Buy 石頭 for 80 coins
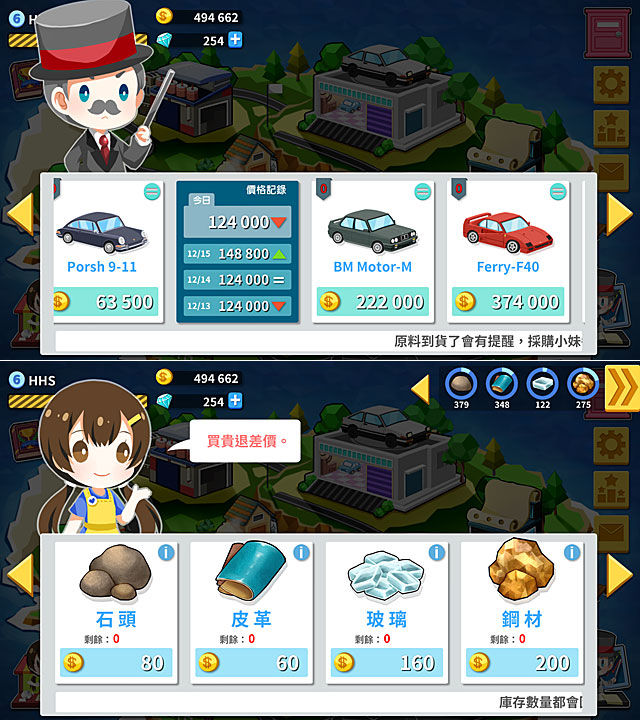640x720 pixels. [x=116, y=663]
